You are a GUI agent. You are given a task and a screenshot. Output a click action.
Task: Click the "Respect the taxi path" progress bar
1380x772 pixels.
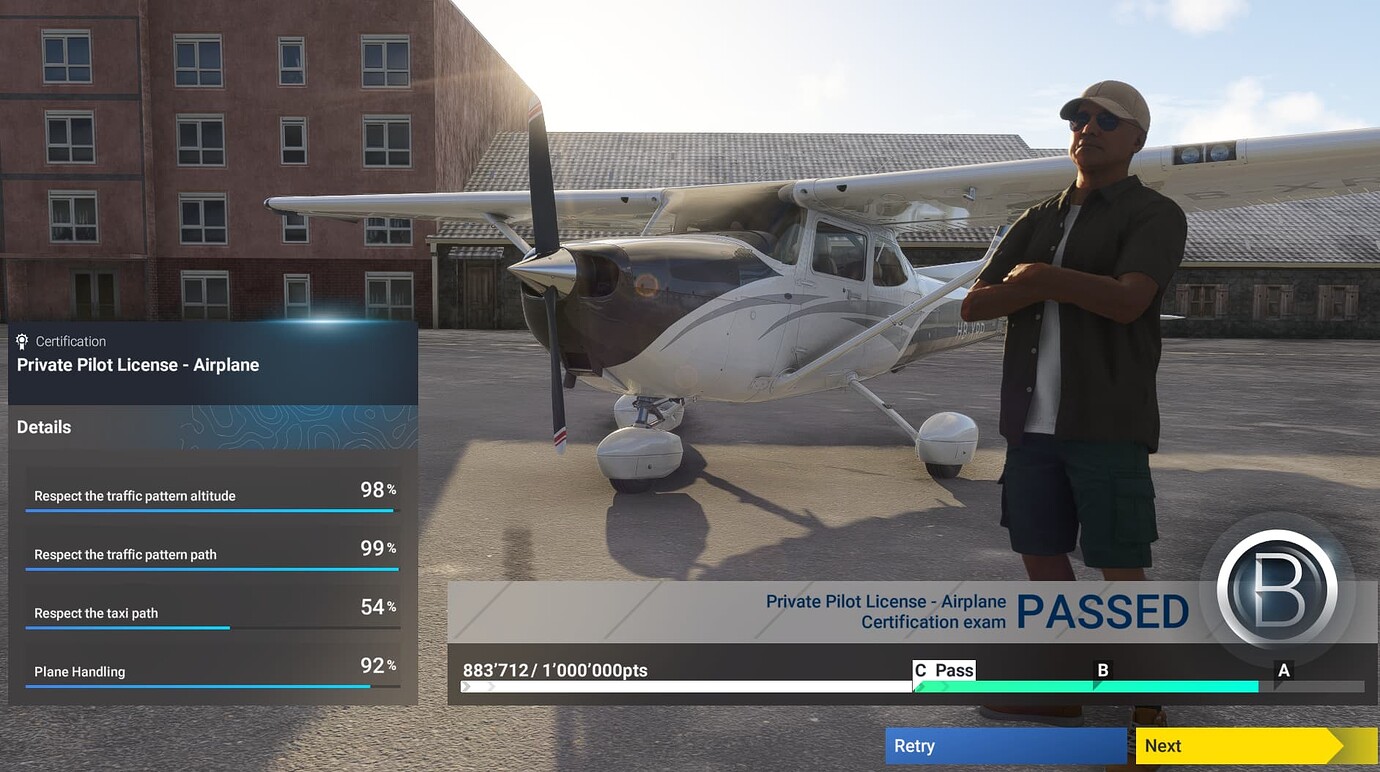coord(128,630)
